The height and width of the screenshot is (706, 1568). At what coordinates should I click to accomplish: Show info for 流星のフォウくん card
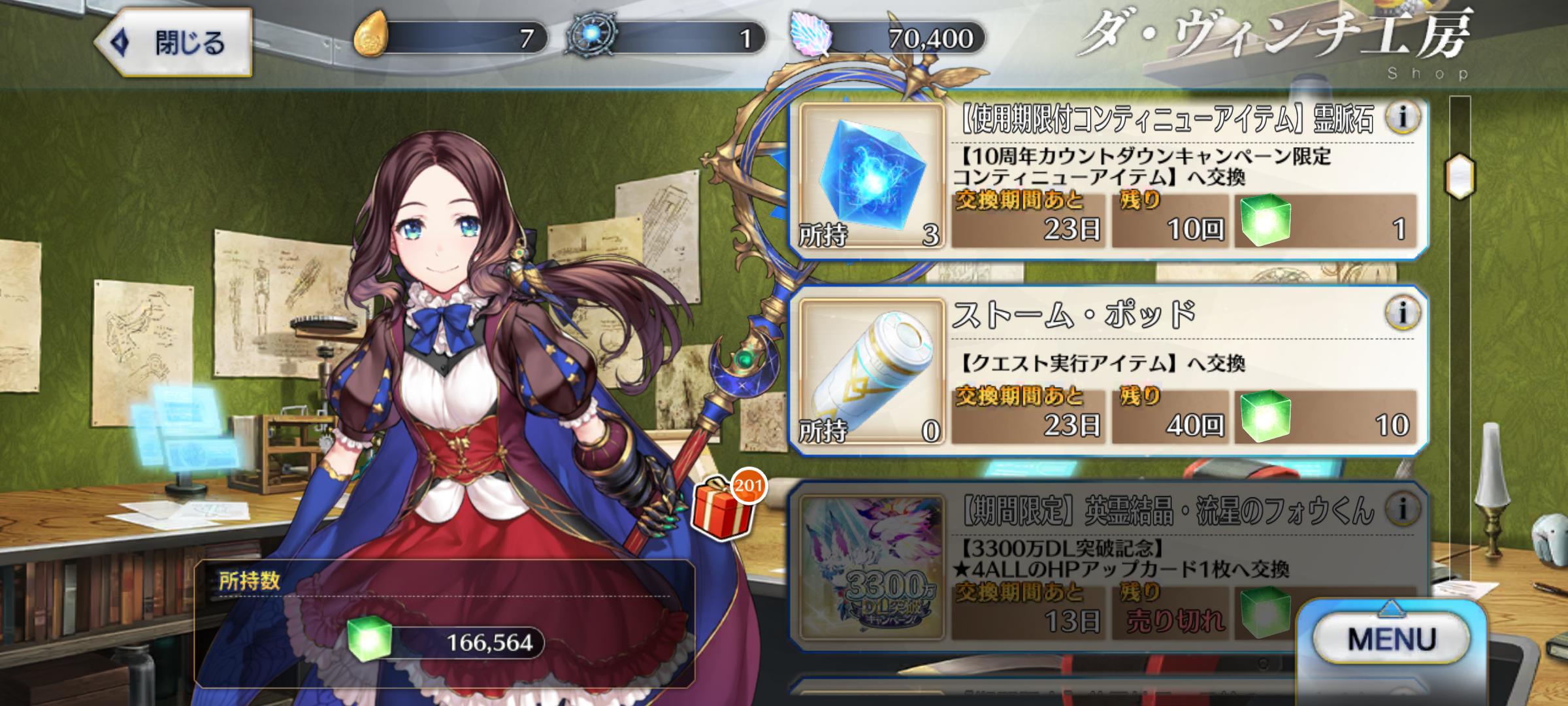tap(1401, 508)
